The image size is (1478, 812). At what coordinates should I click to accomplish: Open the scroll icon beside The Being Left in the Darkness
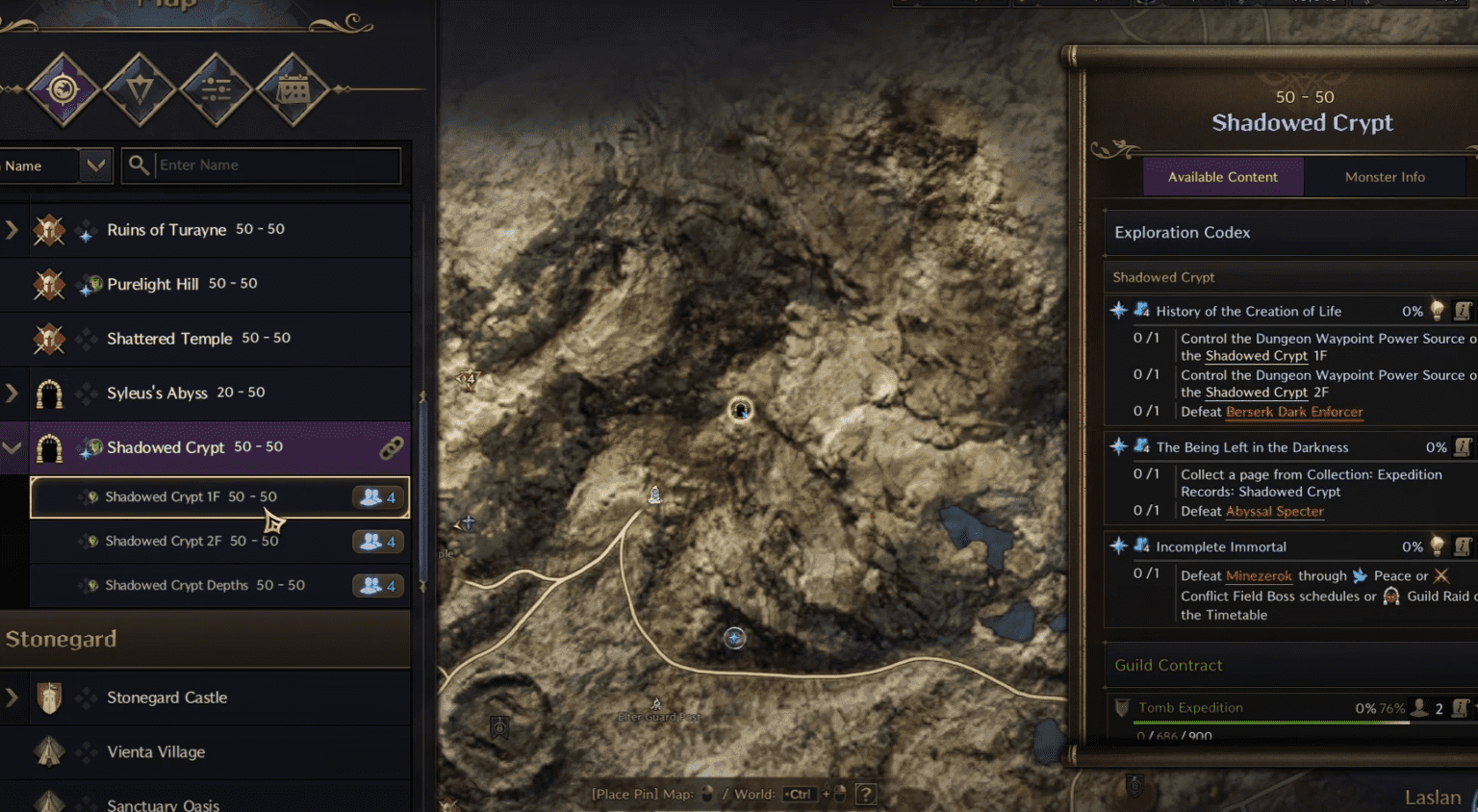[x=1464, y=447]
